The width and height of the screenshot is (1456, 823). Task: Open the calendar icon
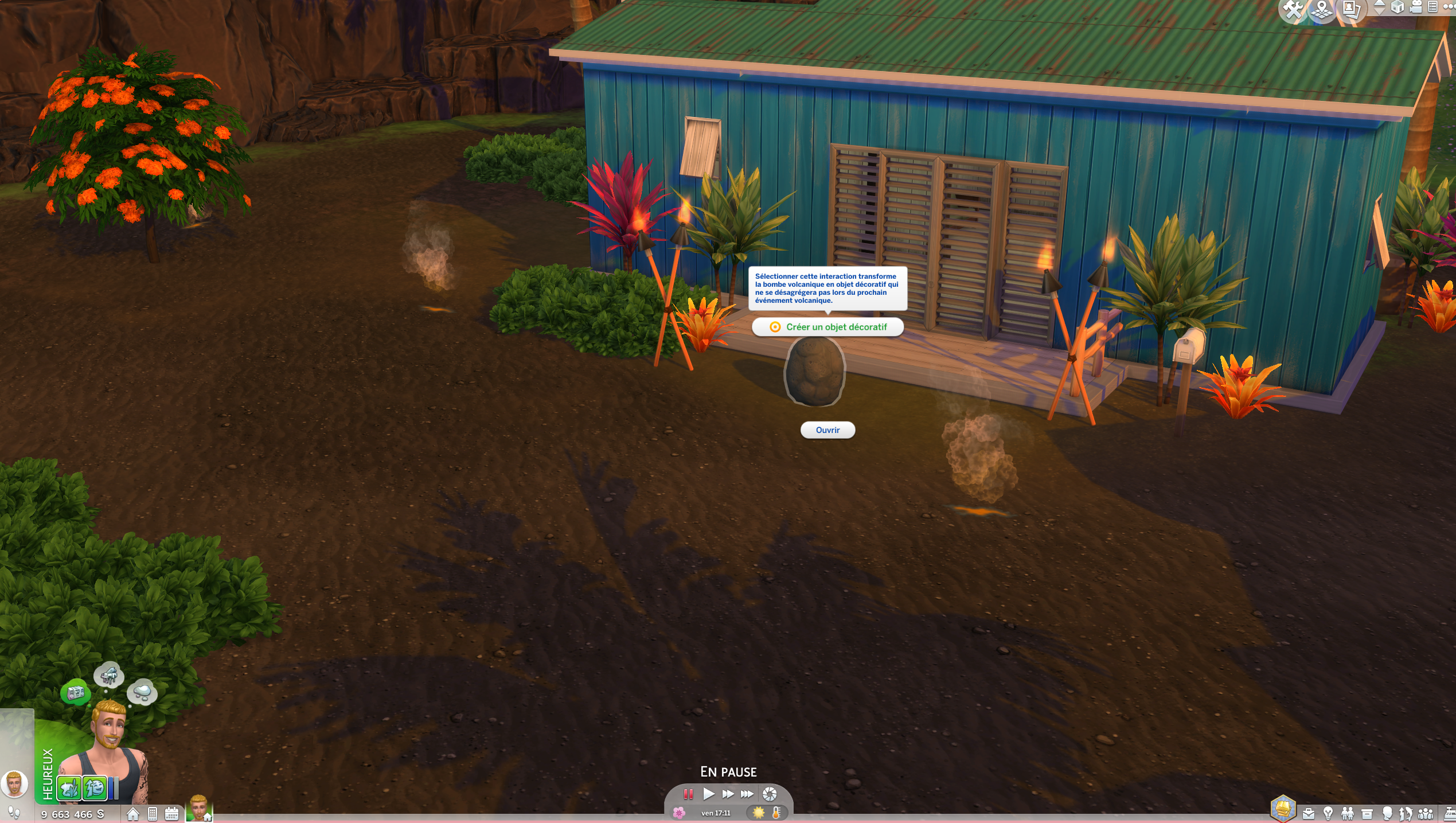[x=171, y=814]
